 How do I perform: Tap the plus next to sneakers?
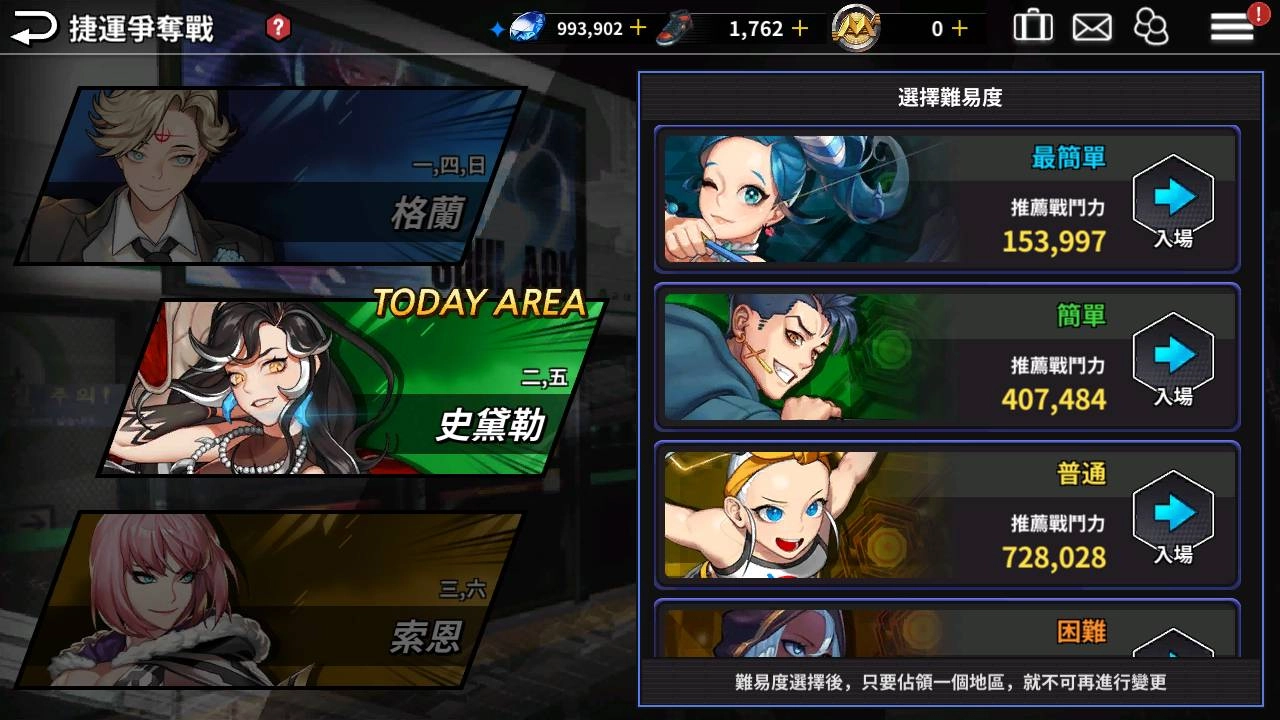(797, 29)
